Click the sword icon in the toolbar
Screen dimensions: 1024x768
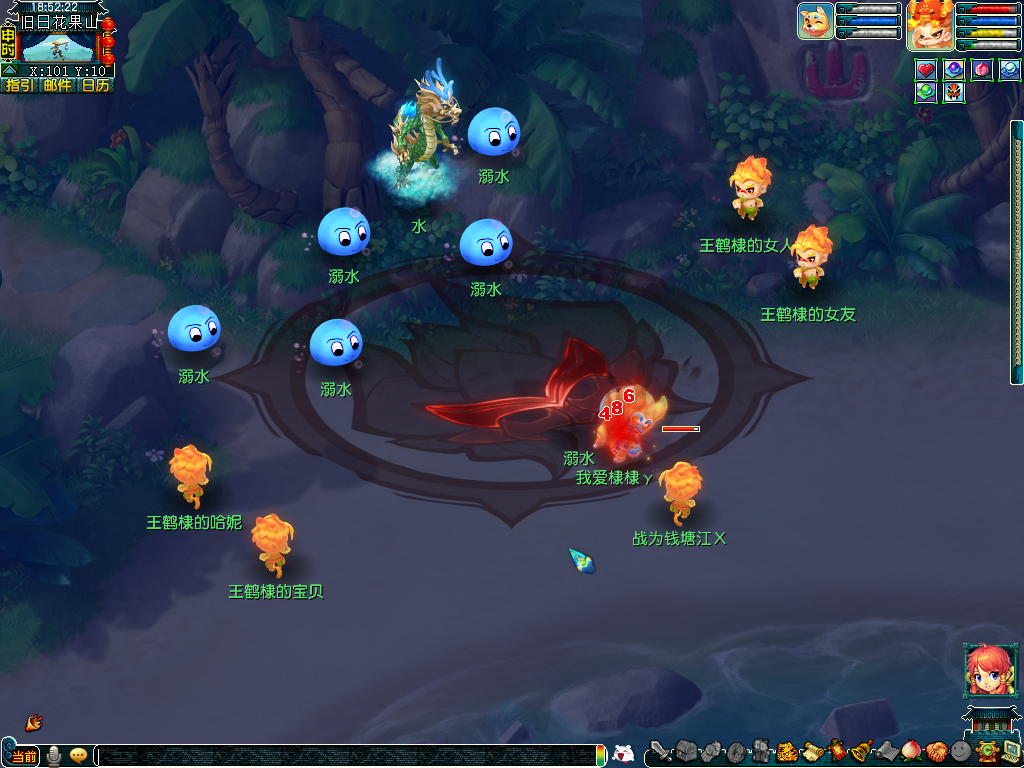[660, 751]
